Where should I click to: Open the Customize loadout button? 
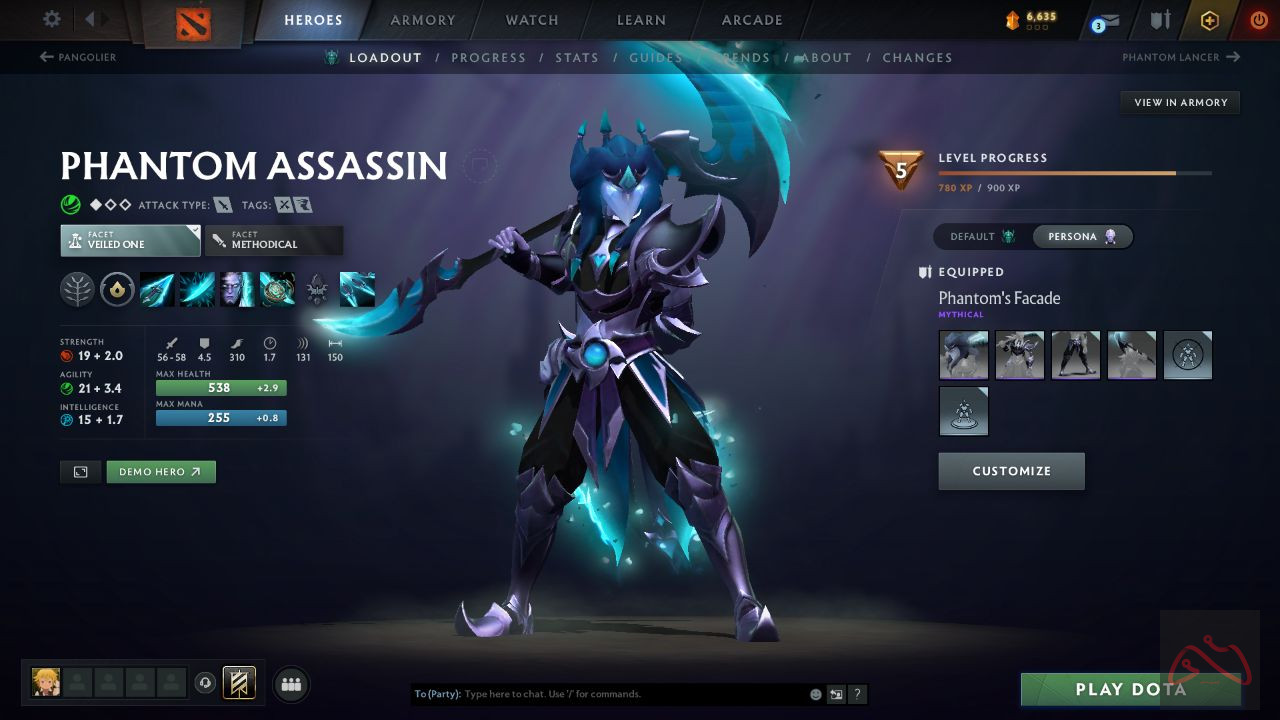[1011, 471]
